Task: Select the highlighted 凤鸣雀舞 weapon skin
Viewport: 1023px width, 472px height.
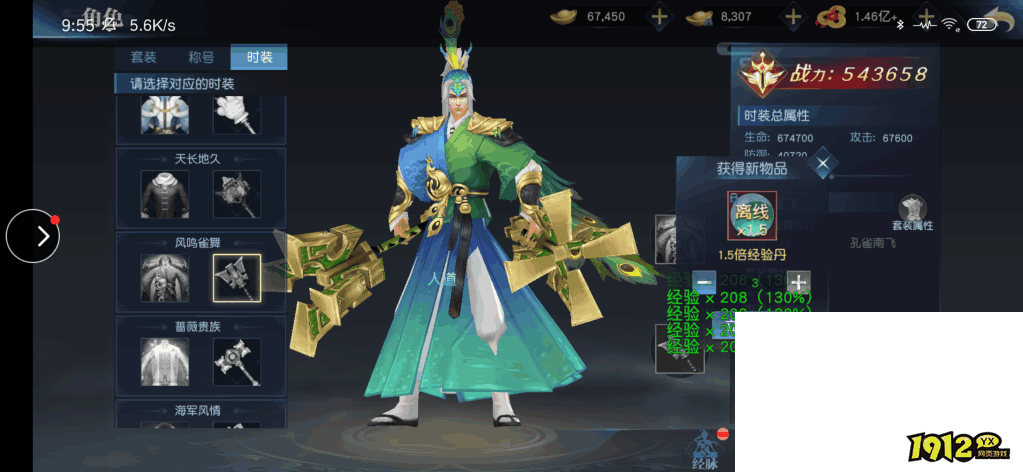Action: coord(237,278)
